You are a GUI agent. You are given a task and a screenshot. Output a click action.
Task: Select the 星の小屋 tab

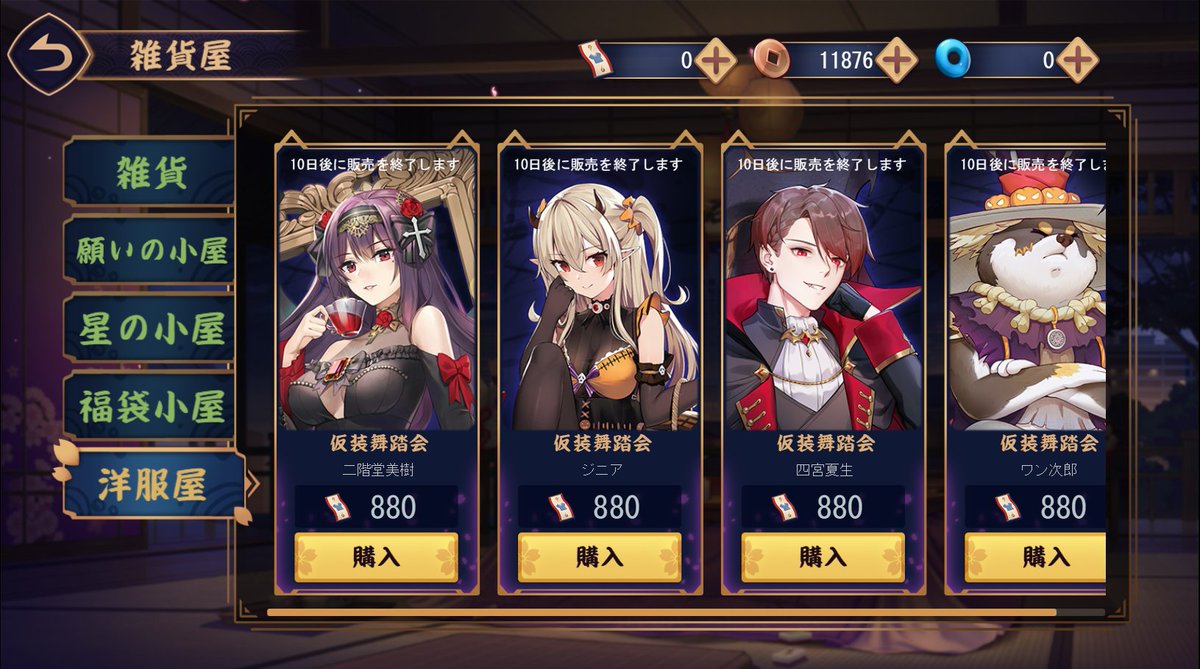151,328
